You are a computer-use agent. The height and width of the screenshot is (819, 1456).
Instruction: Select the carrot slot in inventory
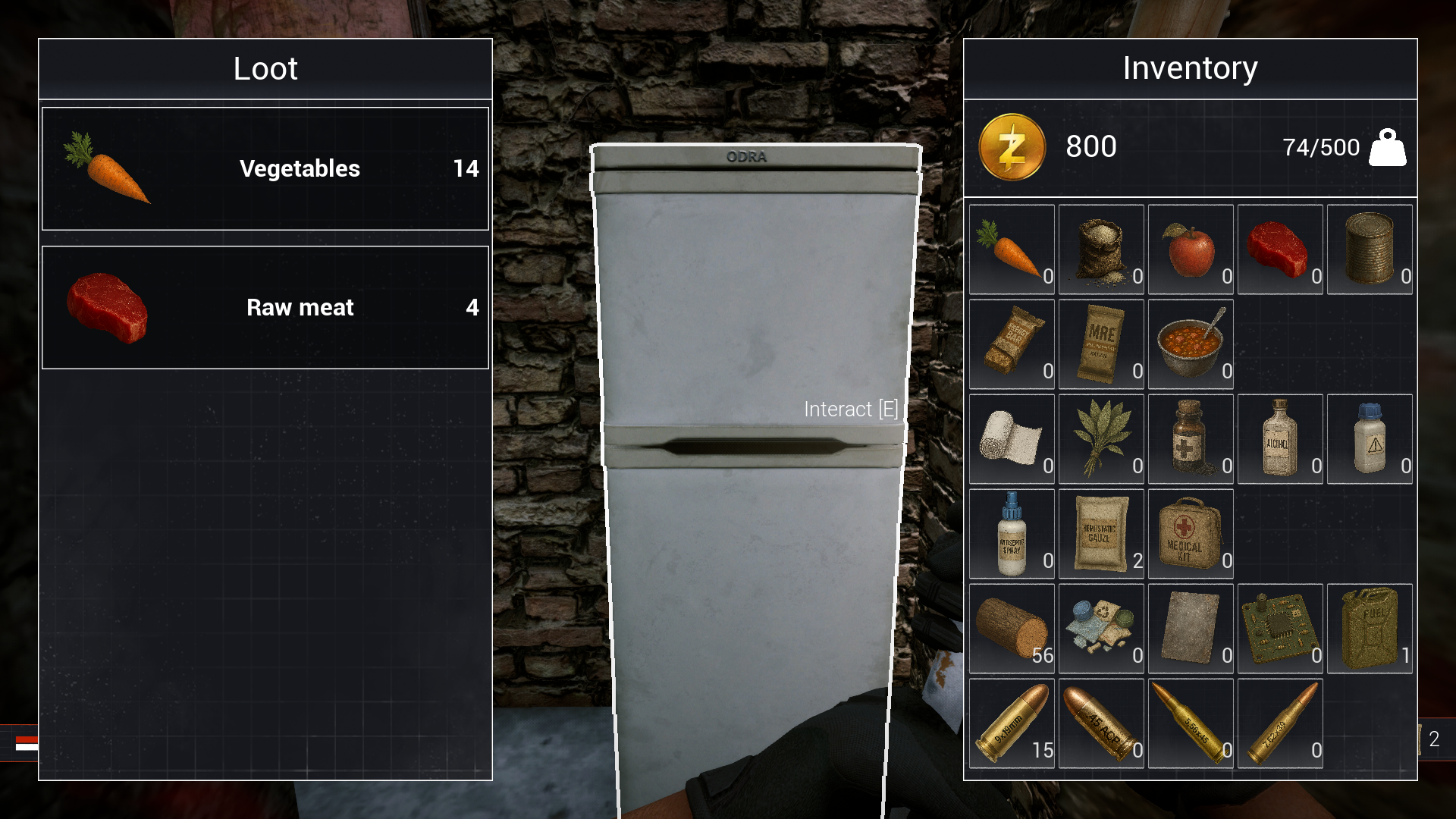coord(1012,249)
